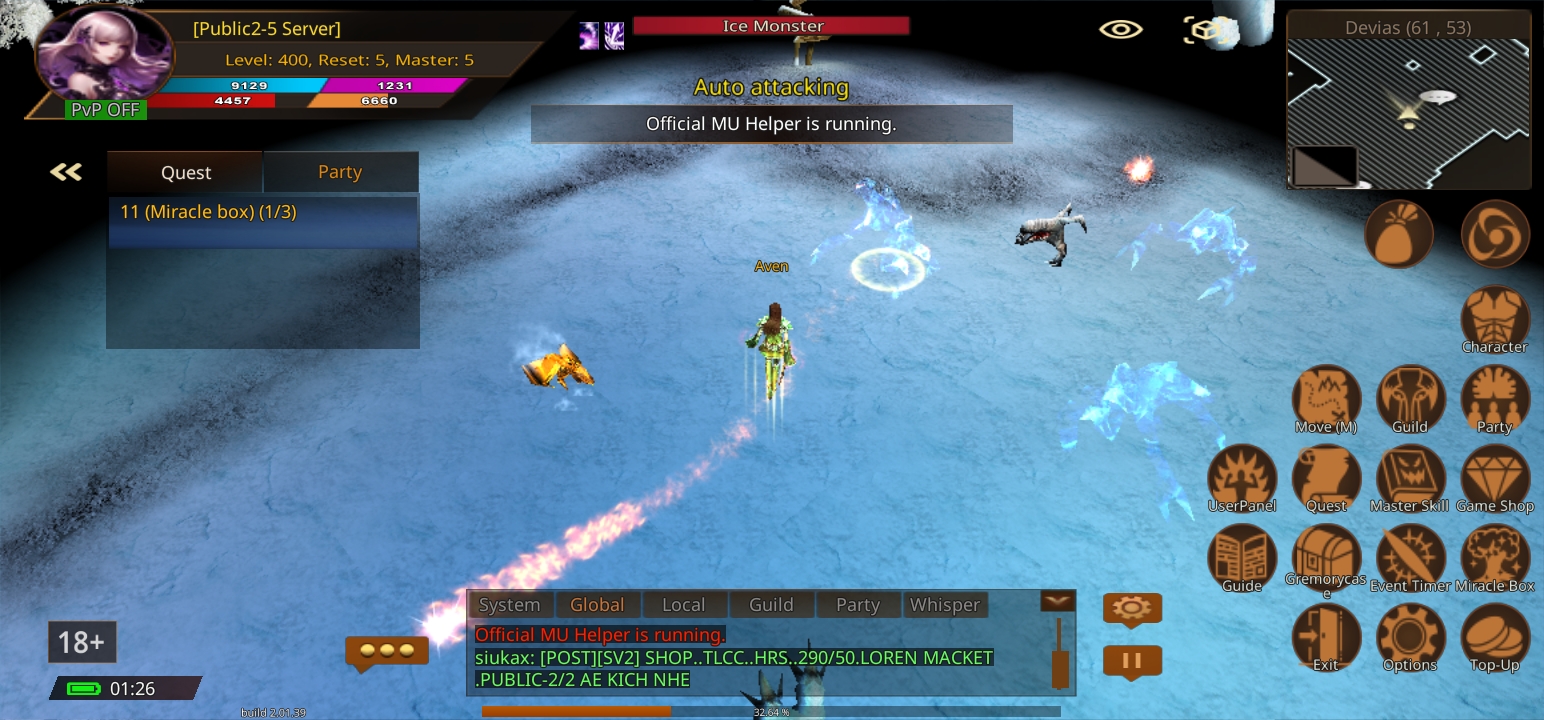Open the Character menu

(1495, 318)
